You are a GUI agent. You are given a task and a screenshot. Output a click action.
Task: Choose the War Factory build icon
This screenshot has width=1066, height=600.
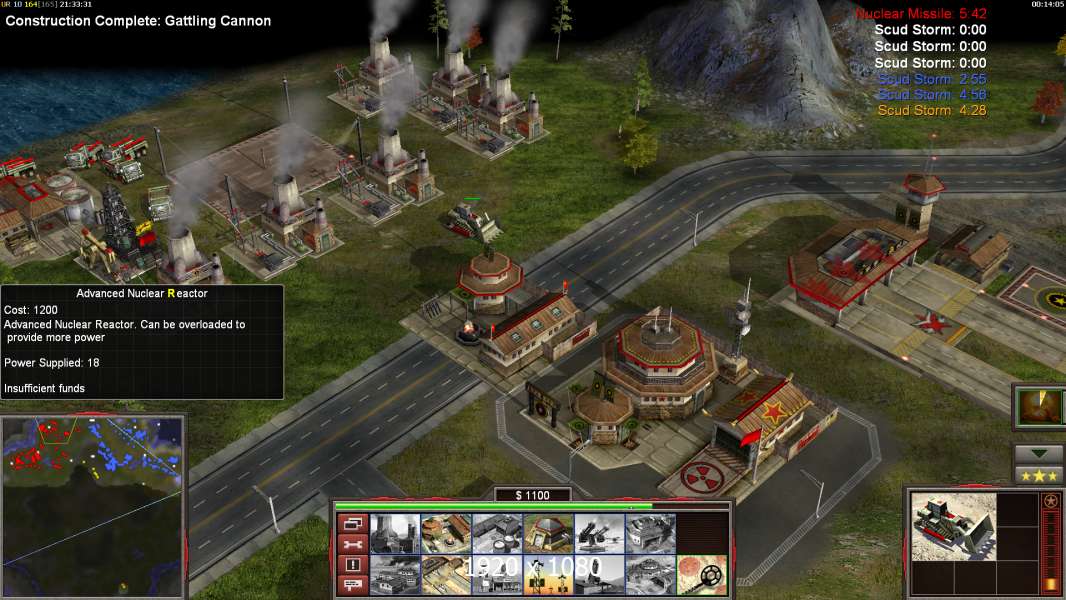tap(650, 534)
